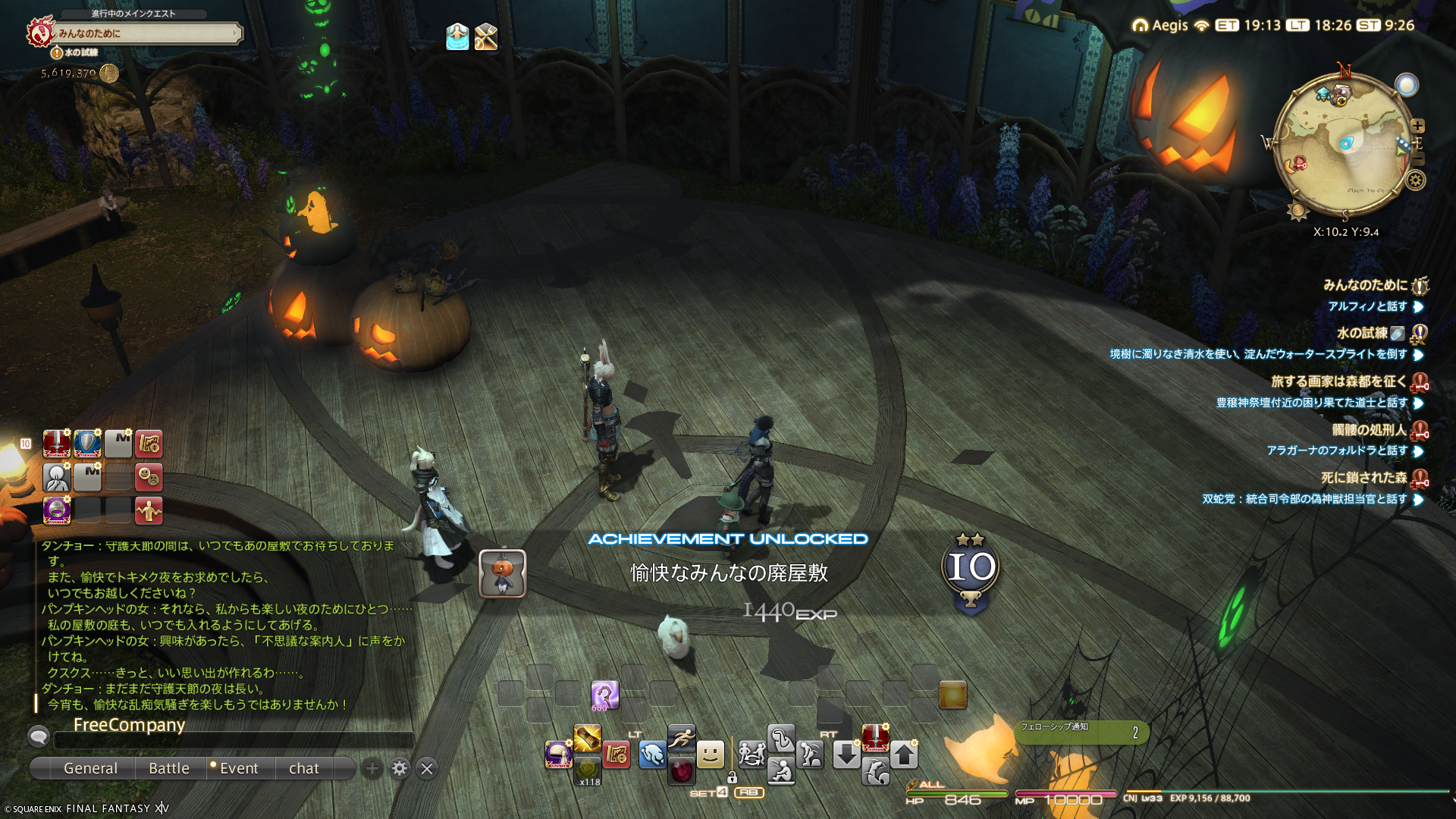This screenshot has width=1456, height=819.
Task: Select the pumpkin-head achievement reward icon
Action: coord(502,573)
